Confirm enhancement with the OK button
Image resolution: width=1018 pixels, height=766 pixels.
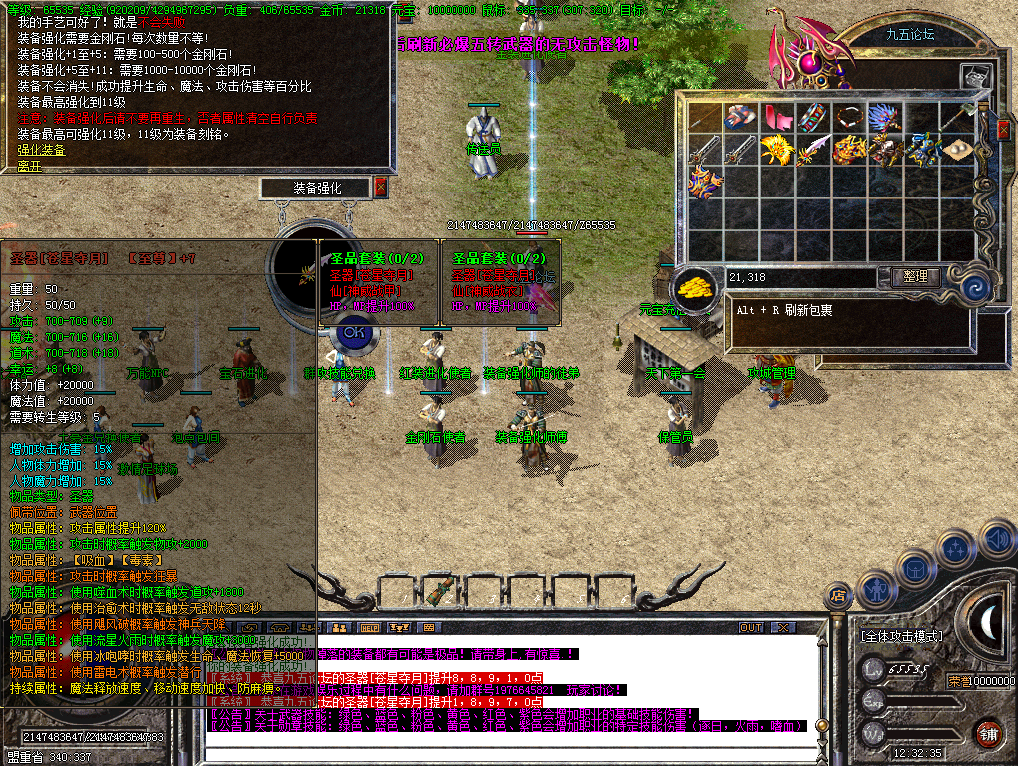[x=351, y=331]
